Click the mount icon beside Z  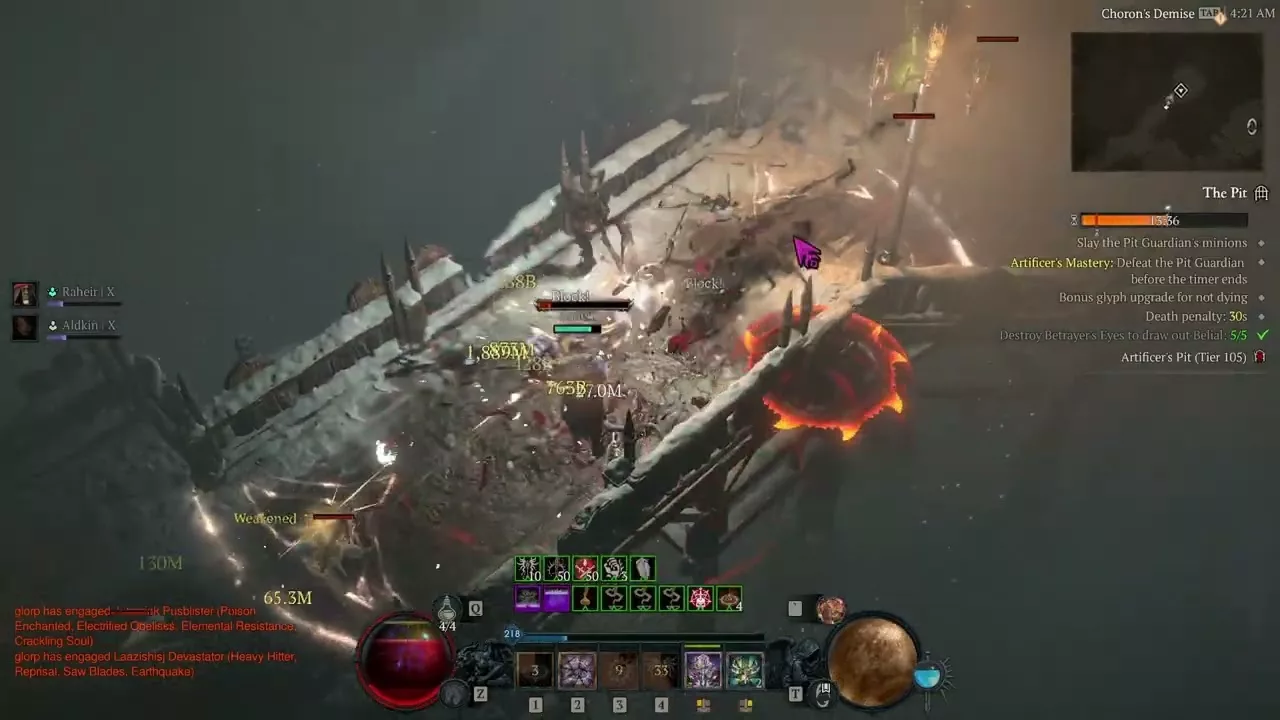coord(456,691)
